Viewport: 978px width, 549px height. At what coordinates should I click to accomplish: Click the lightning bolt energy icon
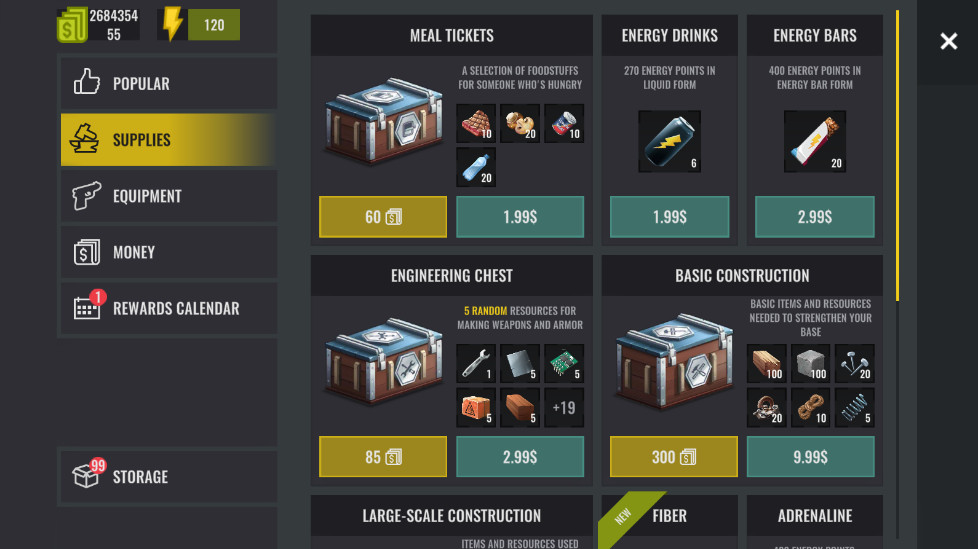[173, 25]
